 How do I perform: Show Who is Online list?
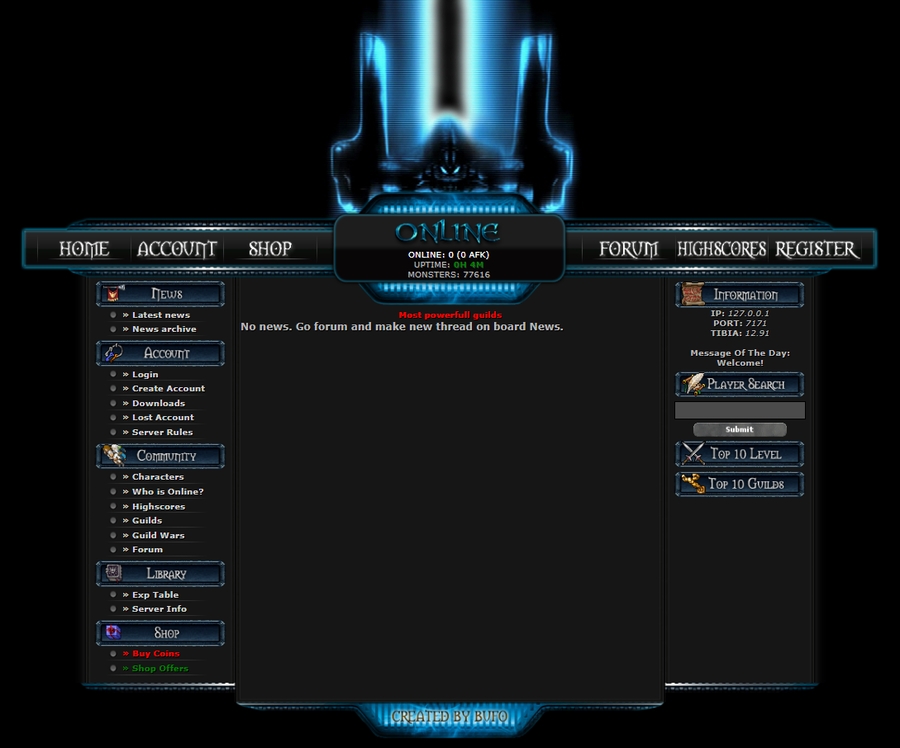(167, 491)
